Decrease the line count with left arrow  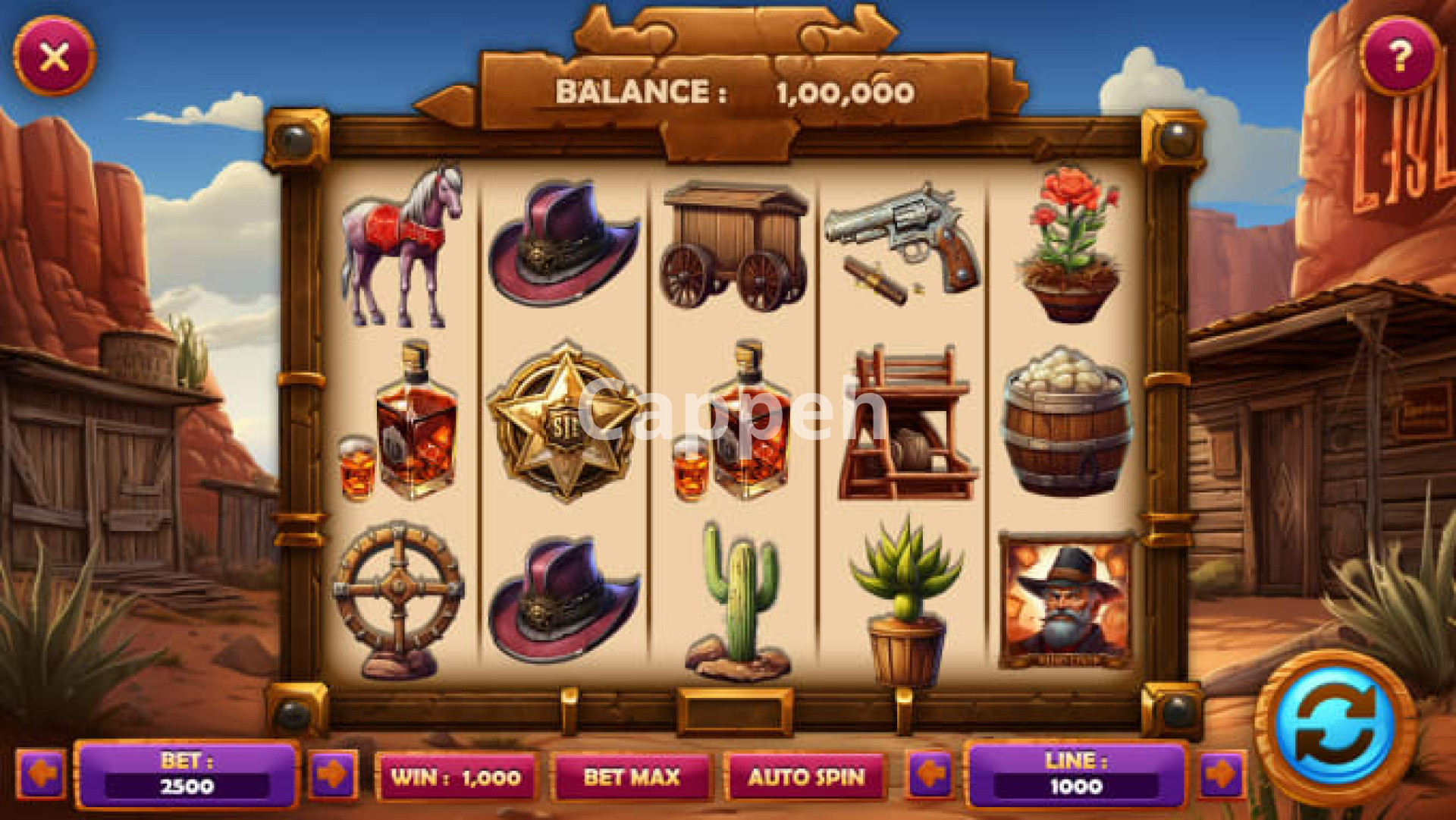(930, 774)
